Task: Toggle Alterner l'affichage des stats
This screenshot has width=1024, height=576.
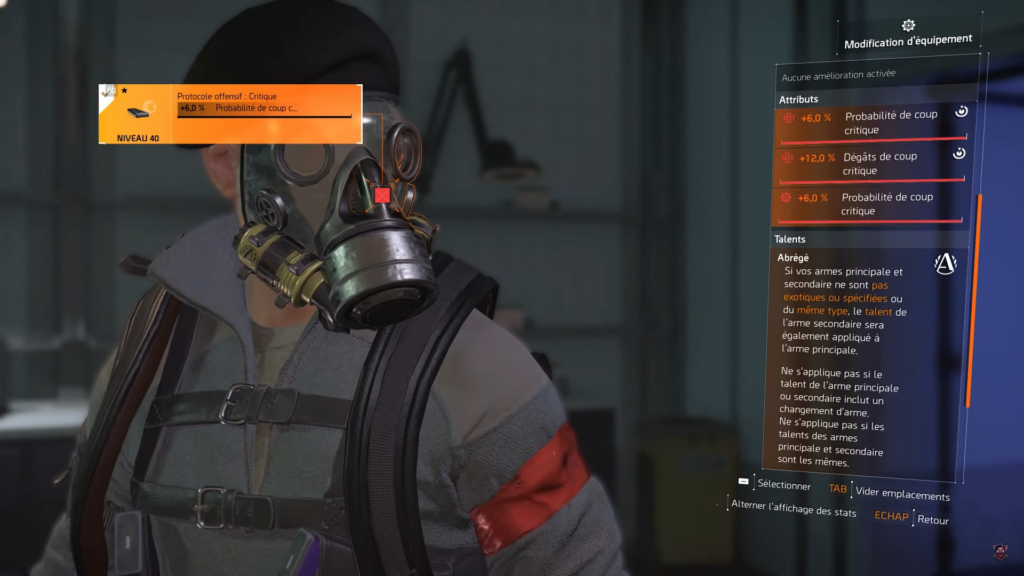Action: coord(793,511)
